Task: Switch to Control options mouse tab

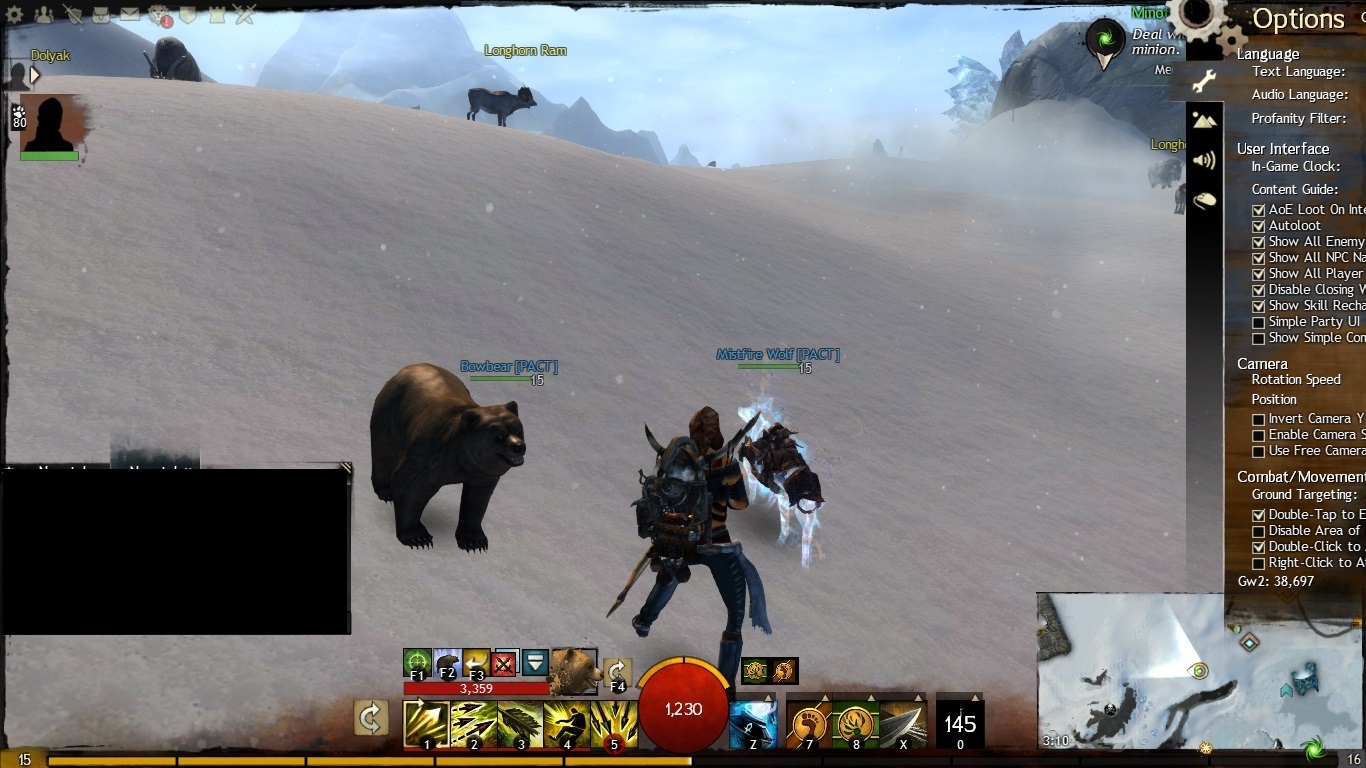Action: click(x=1204, y=200)
